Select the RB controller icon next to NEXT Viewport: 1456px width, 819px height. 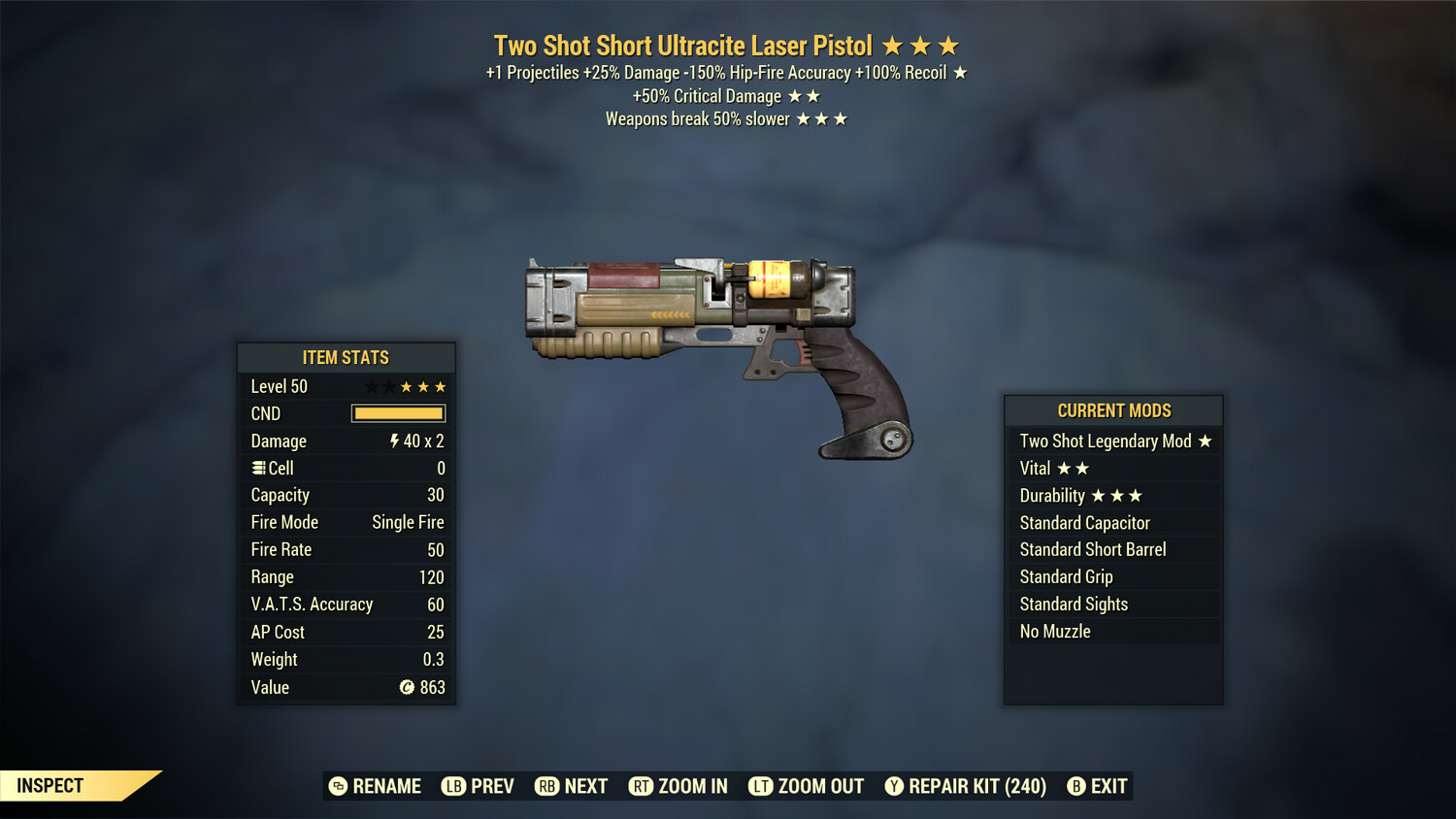[x=546, y=786]
